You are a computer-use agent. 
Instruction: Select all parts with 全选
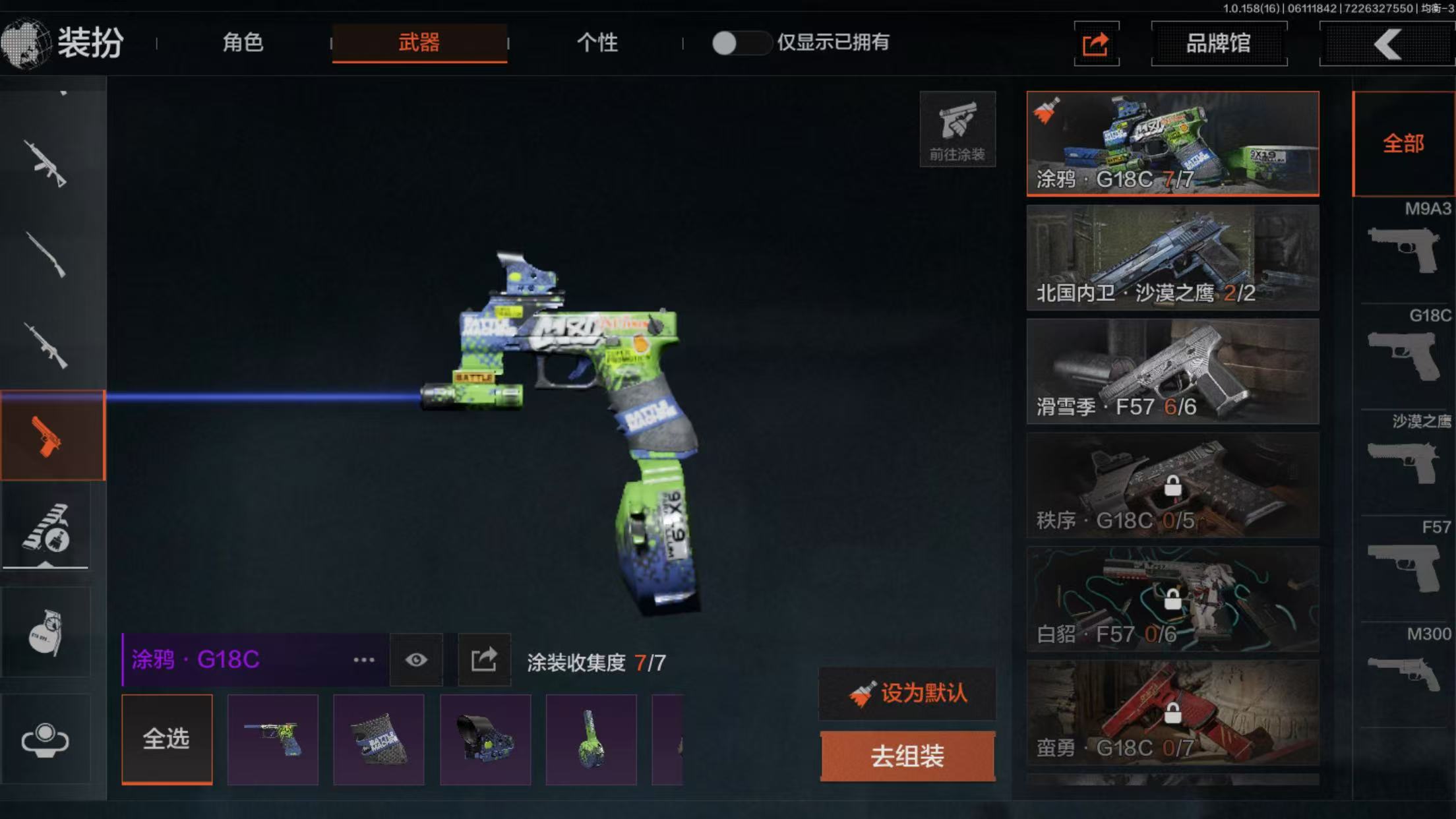tap(167, 739)
